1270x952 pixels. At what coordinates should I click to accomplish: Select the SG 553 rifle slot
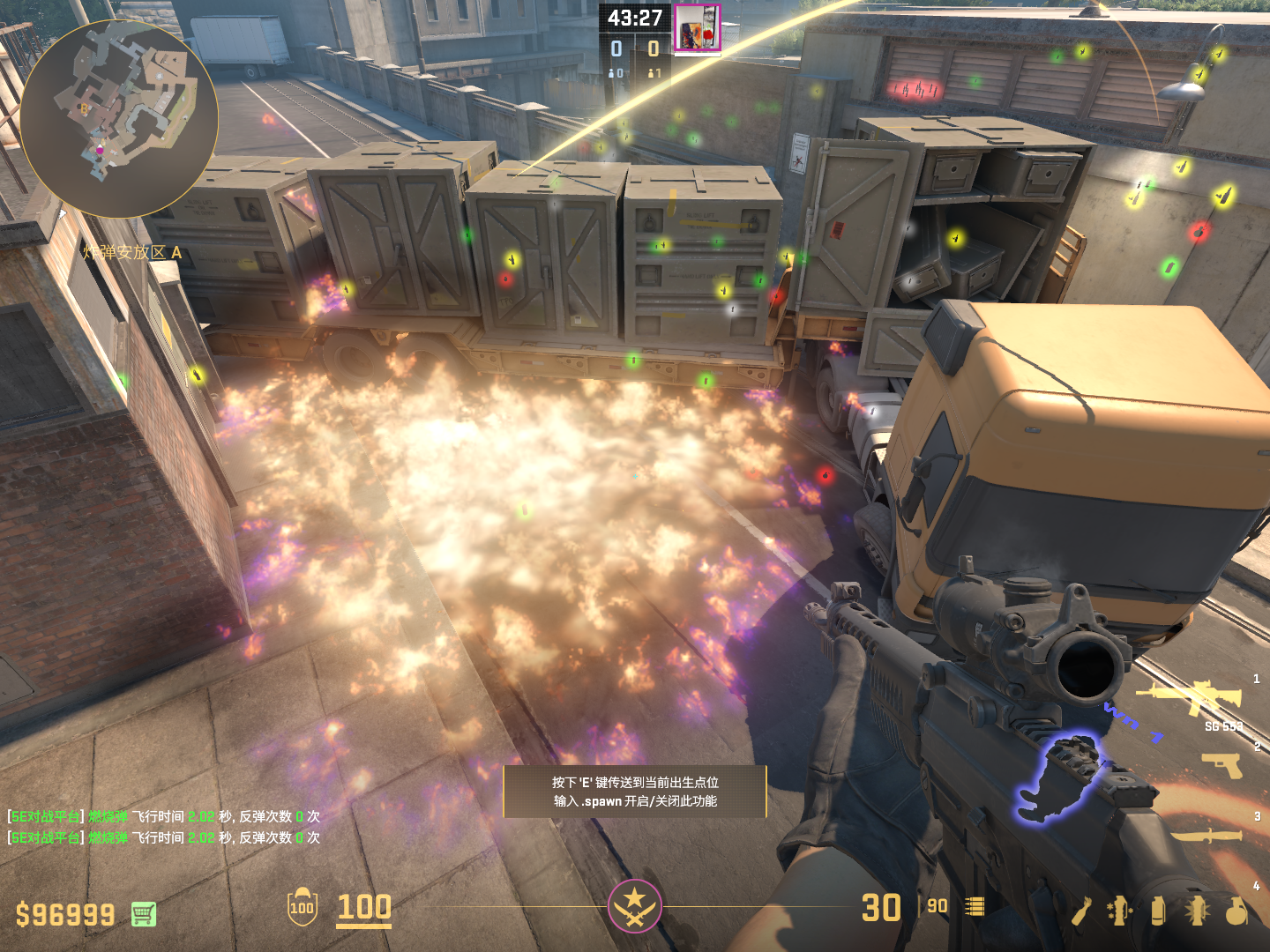tap(1190, 697)
